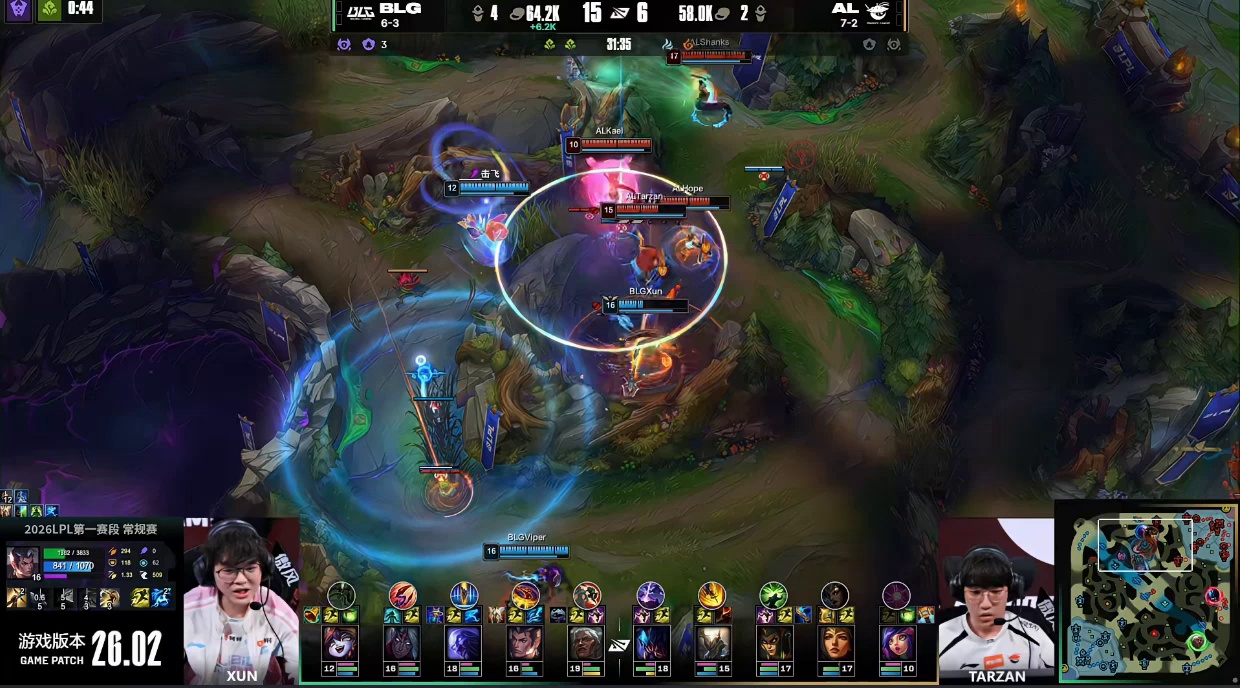1240x688 pixels.
Task: Click the featured champion portrait in the stats panel
Action: coord(23,562)
